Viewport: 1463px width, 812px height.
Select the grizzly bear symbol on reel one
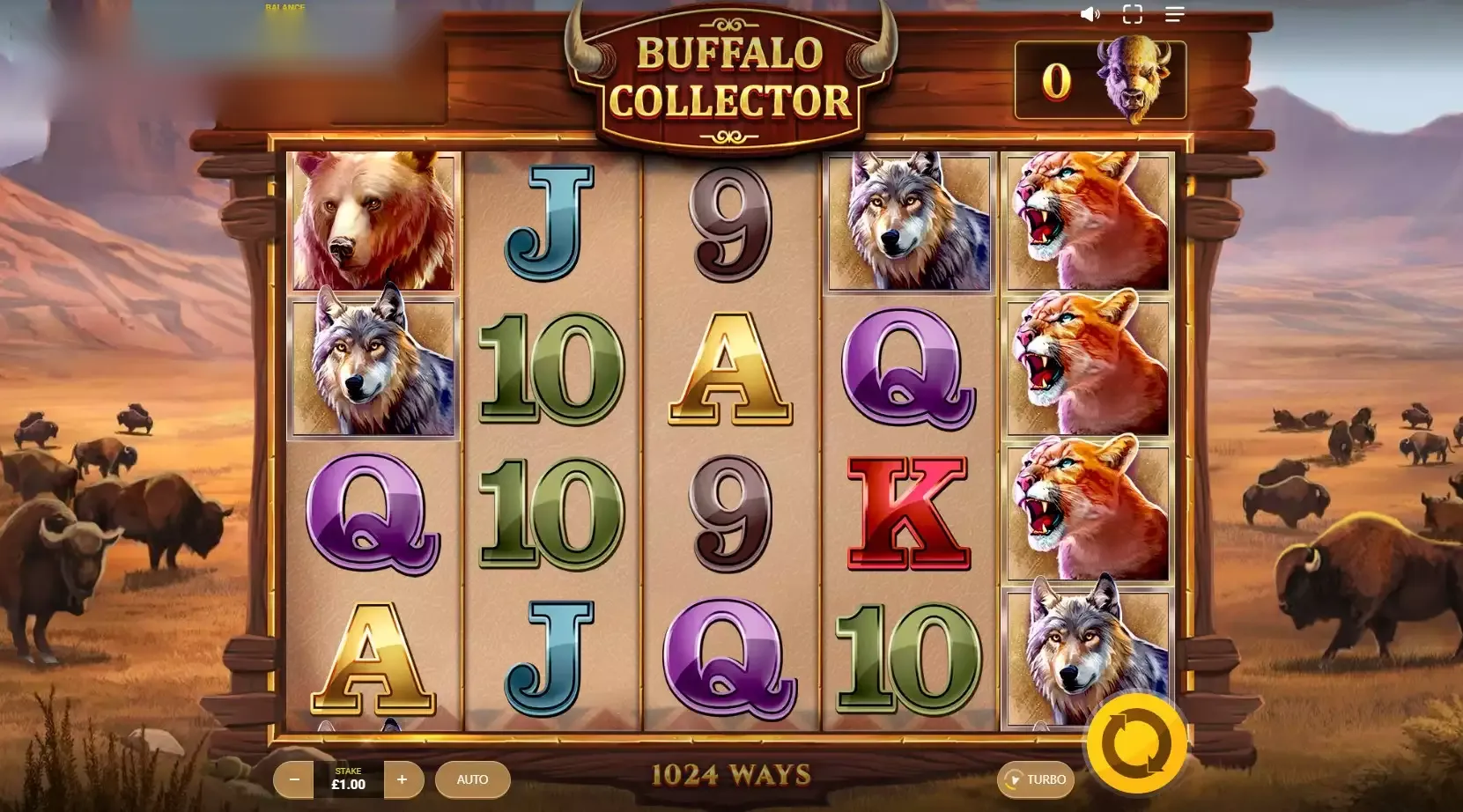click(x=374, y=222)
